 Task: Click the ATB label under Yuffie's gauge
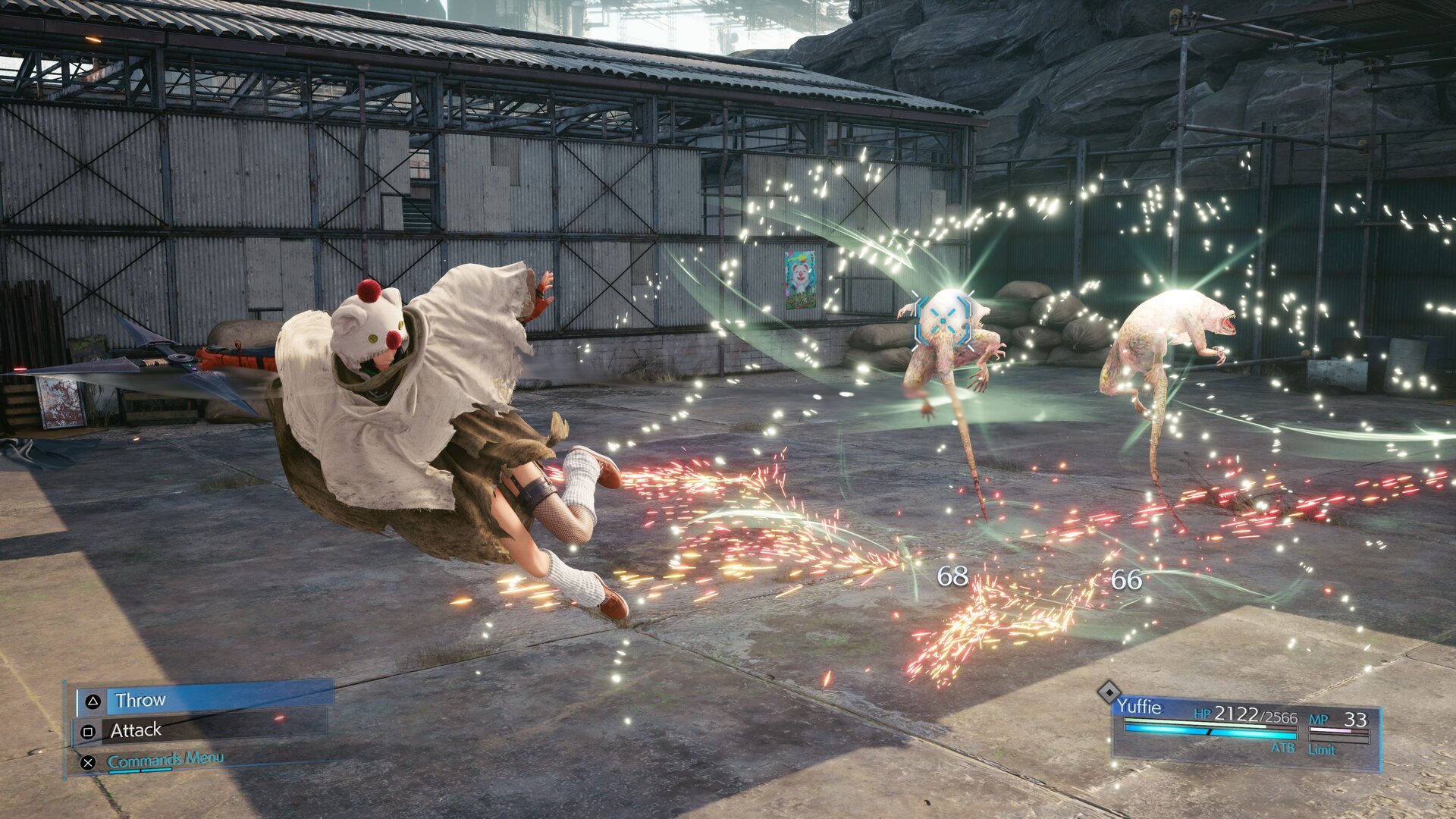tap(1282, 748)
